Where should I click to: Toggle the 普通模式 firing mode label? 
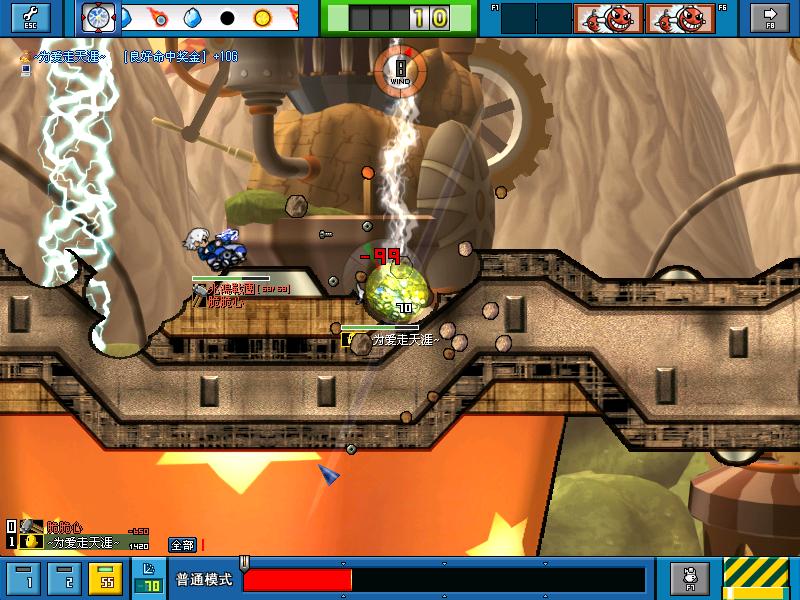204,580
